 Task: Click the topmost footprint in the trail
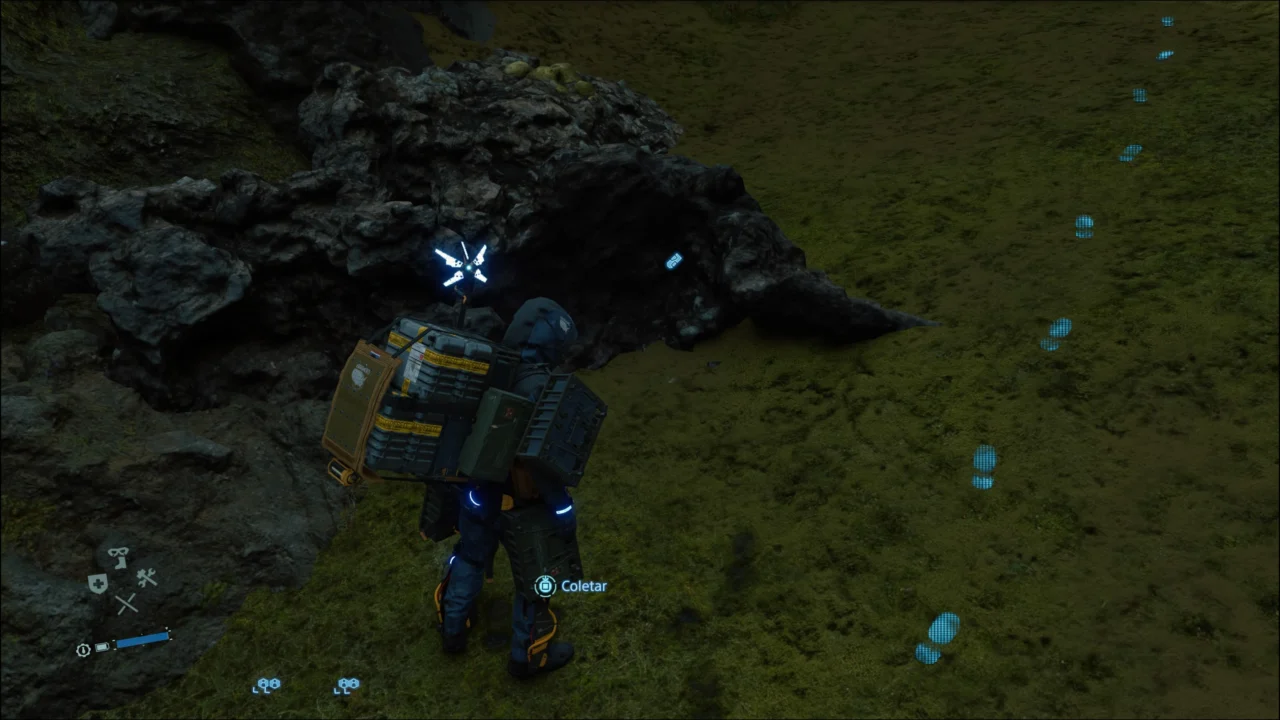1168,21
